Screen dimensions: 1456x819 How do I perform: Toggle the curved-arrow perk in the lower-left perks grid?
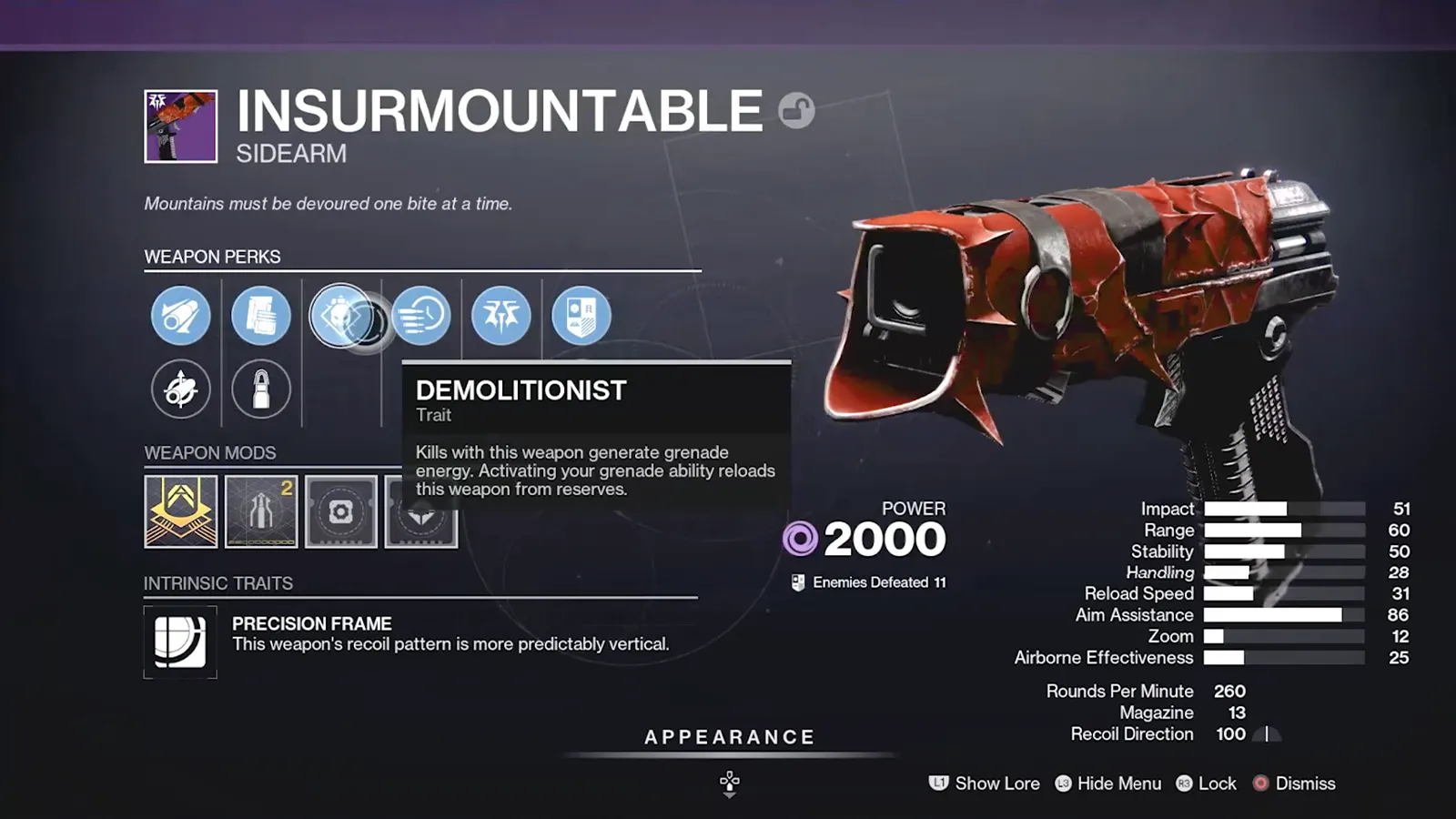point(180,389)
